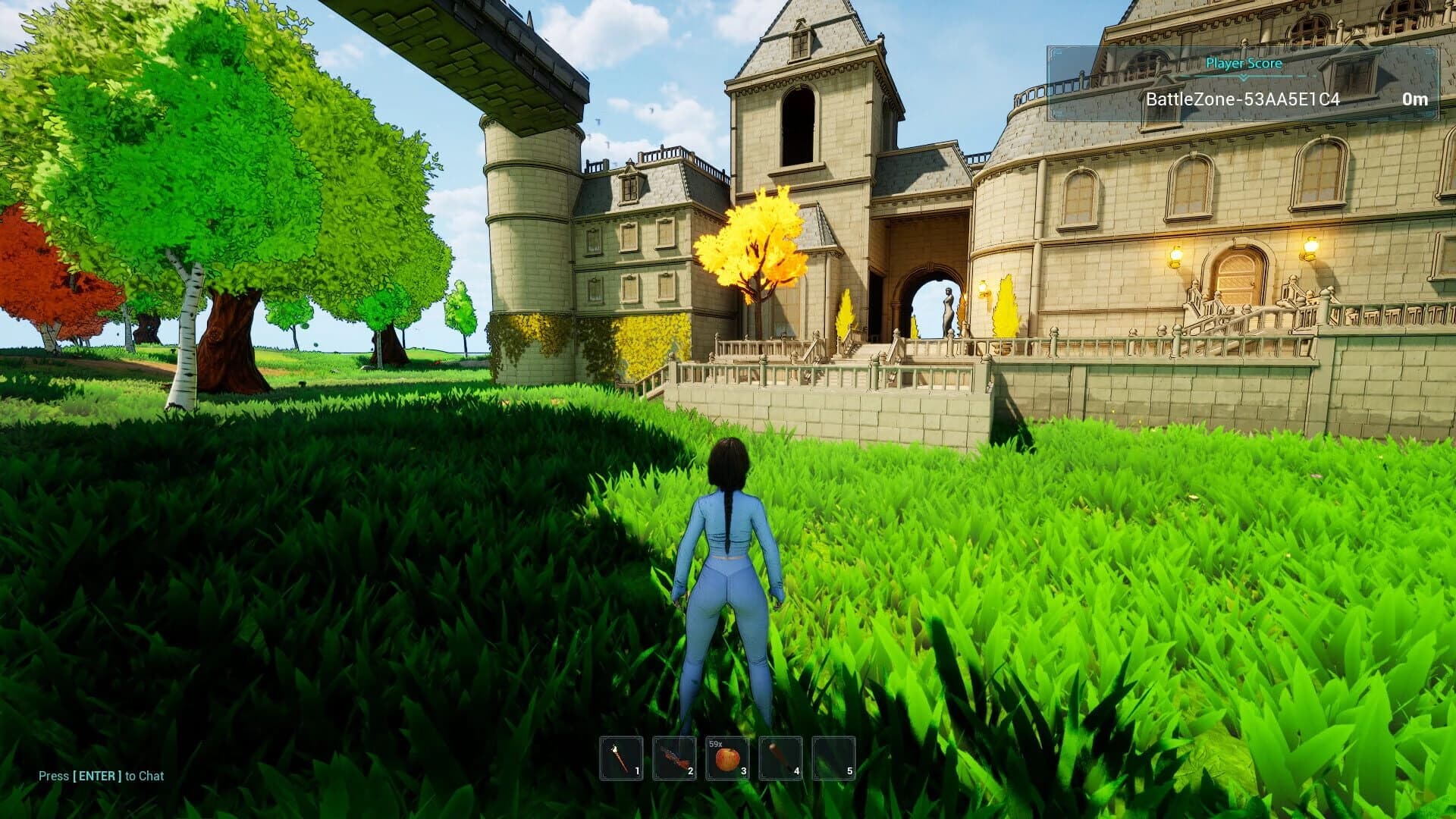The width and height of the screenshot is (1456, 819).
Task: Expand the chevron below the Player Score header
Action: [1242, 77]
